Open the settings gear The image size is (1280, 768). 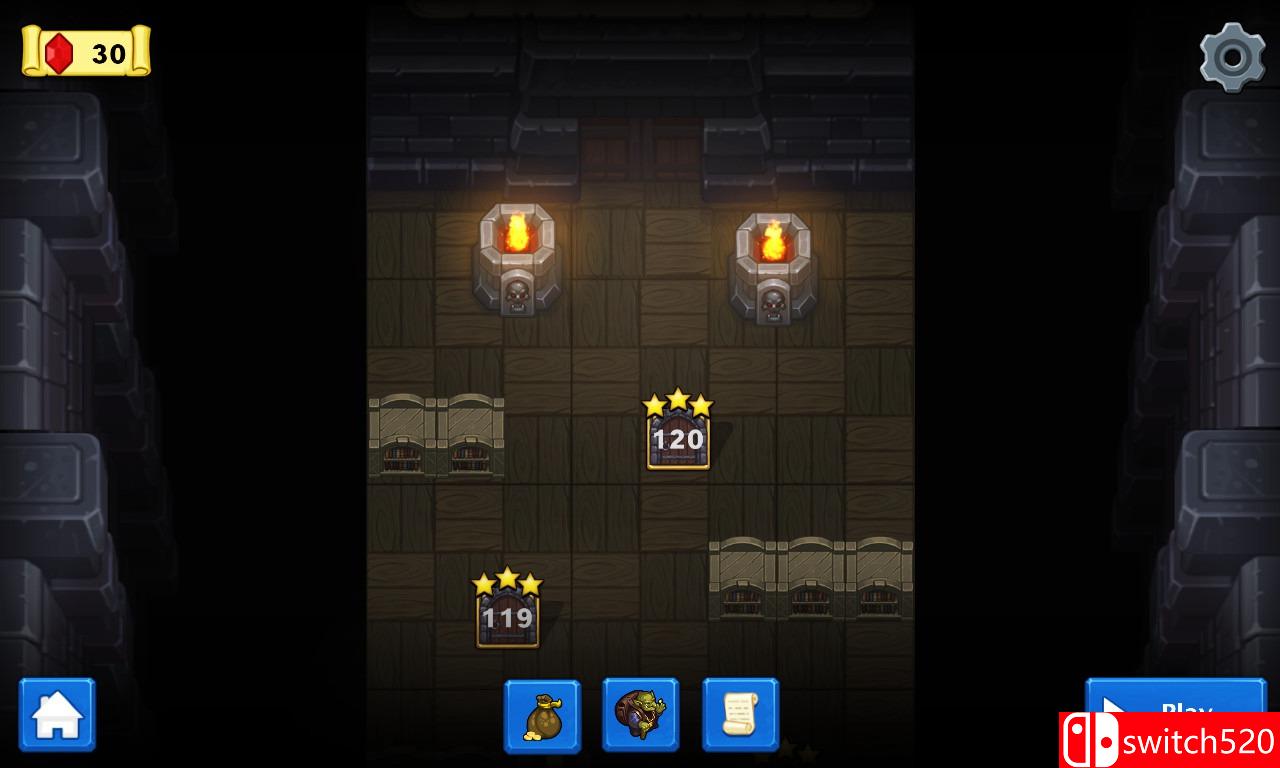(1233, 55)
